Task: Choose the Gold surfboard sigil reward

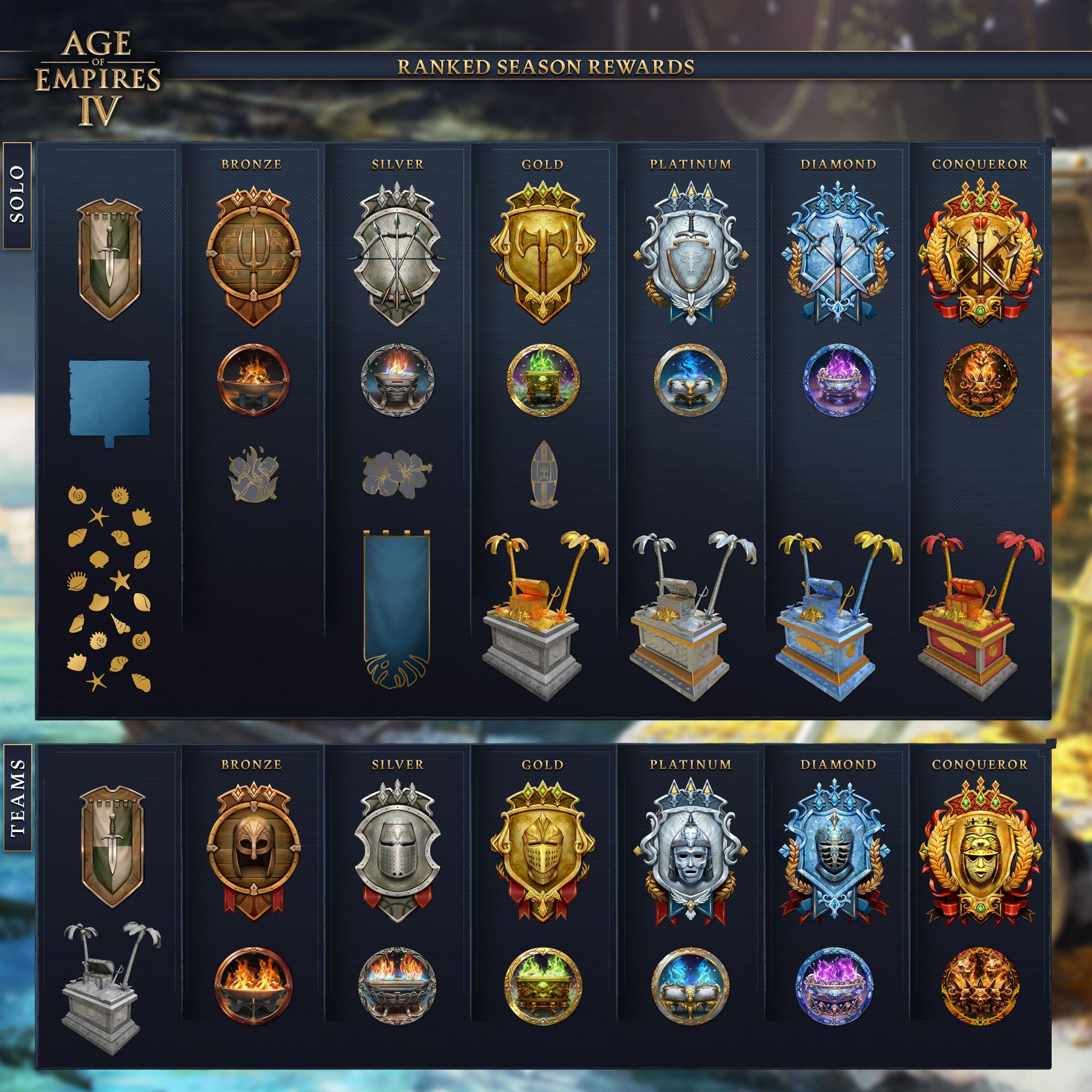Action: (x=543, y=475)
